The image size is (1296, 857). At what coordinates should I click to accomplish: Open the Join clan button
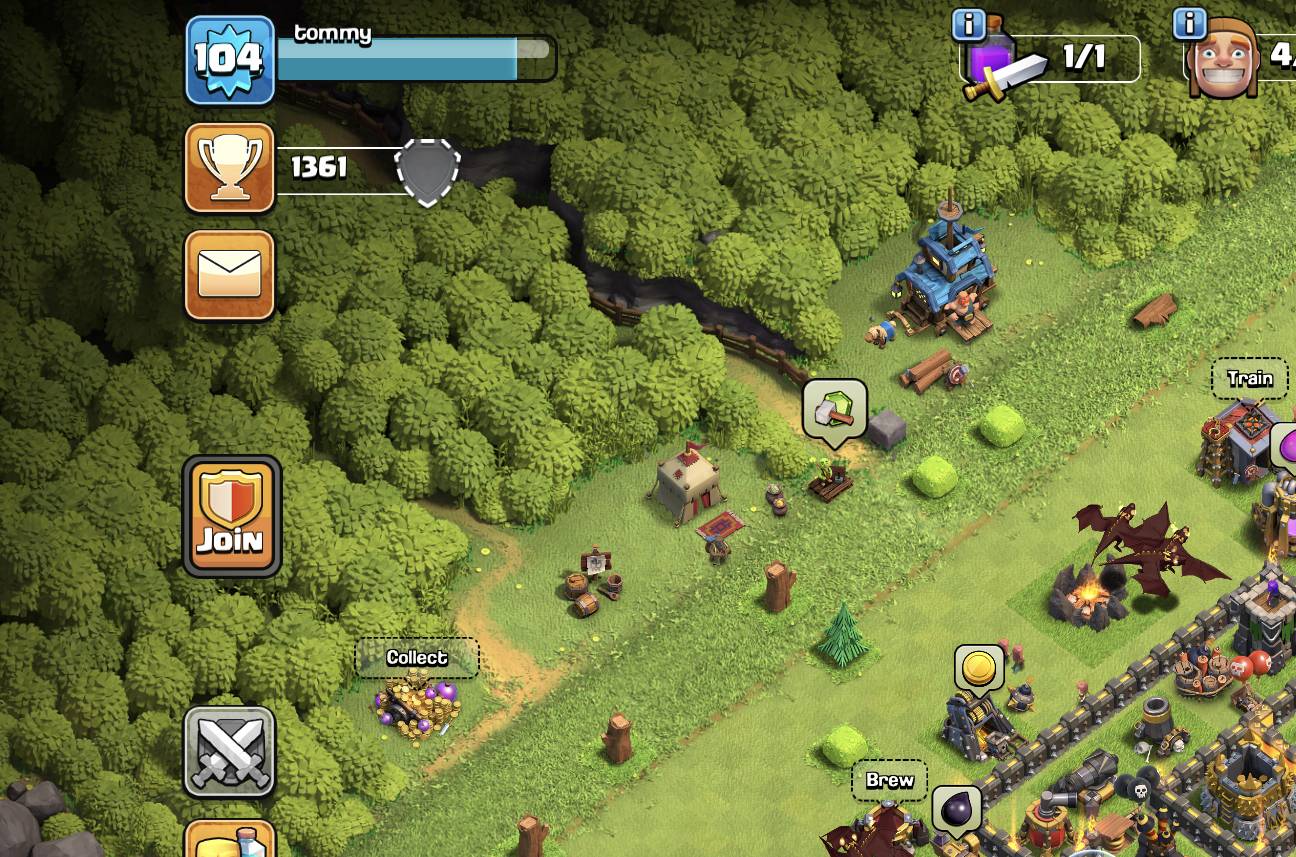point(231,516)
